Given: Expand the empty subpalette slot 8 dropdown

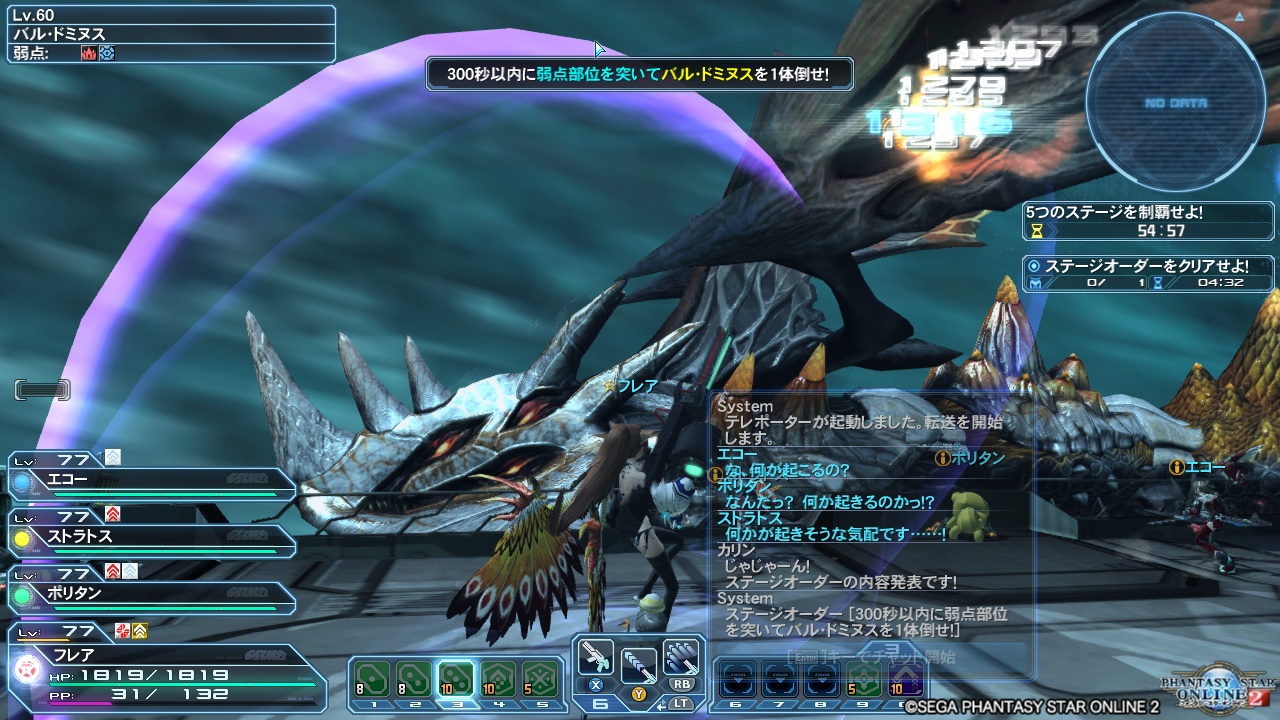Looking at the screenshot, I should point(822,680).
